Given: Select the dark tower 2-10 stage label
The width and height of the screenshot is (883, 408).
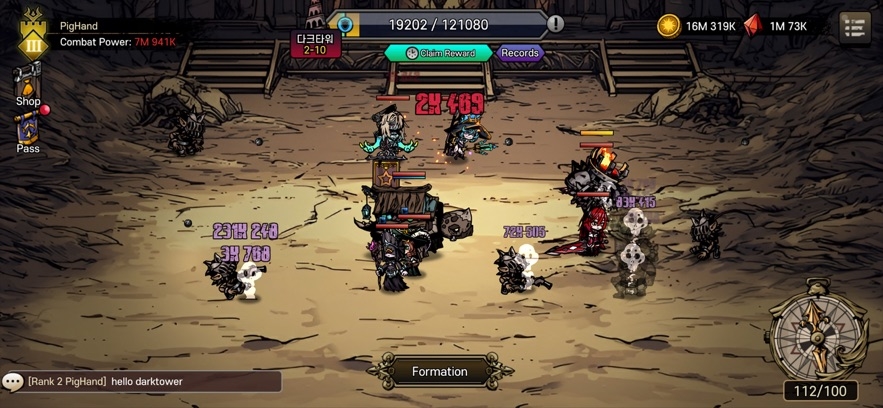Looking at the screenshot, I should [x=315, y=44].
